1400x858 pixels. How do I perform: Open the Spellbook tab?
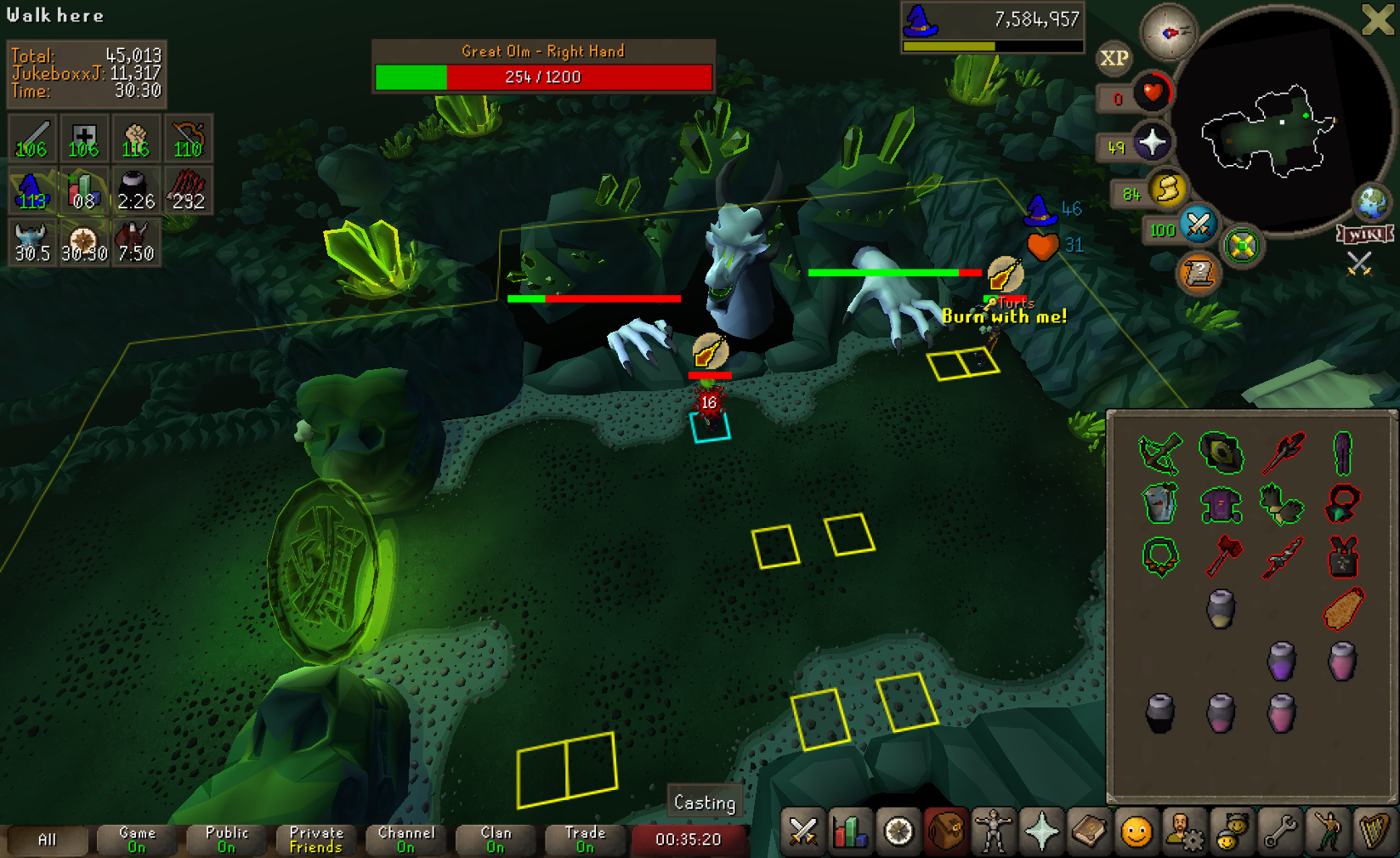(x=1088, y=832)
